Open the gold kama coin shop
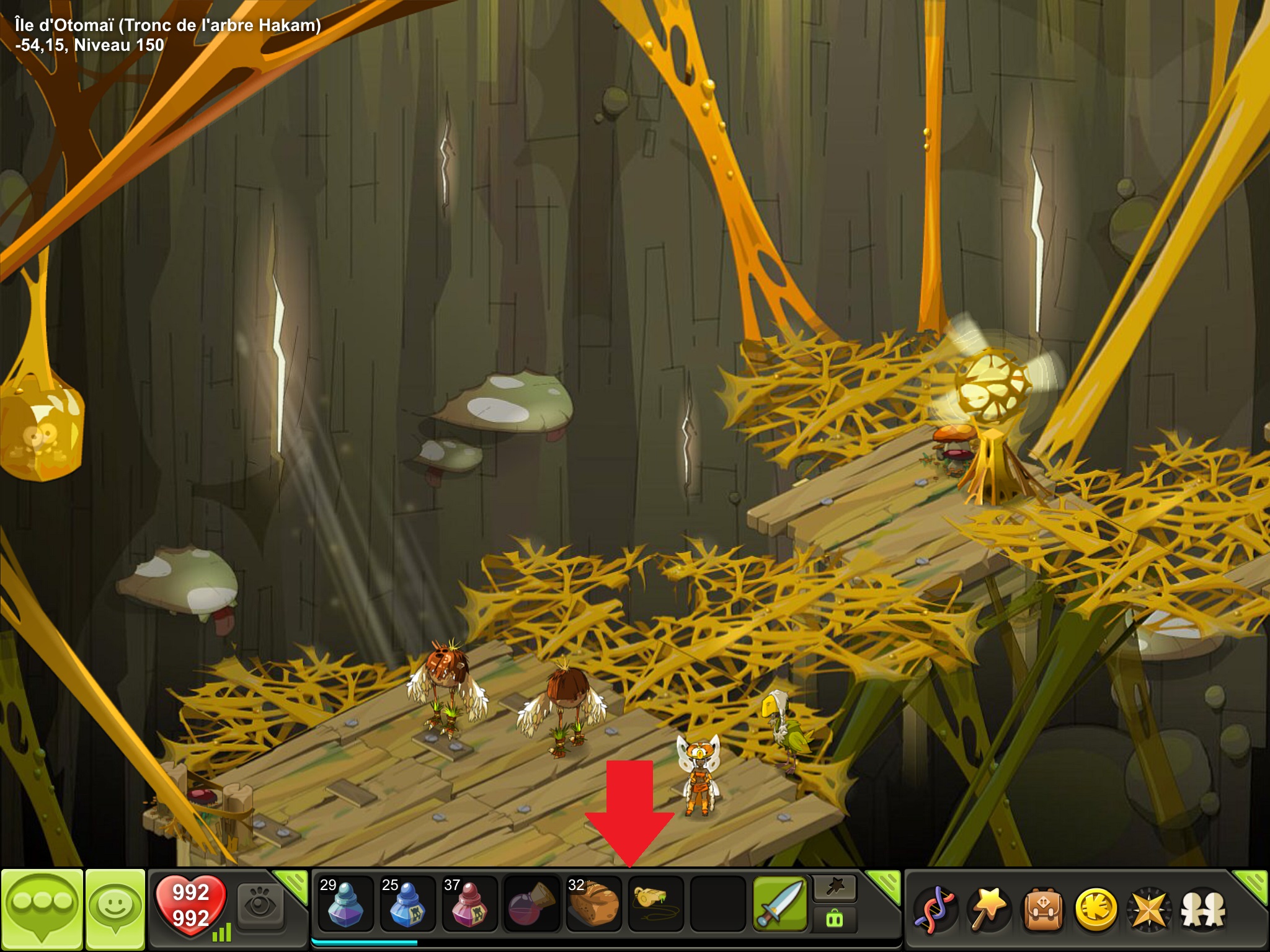This screenshot has height=952, width=1270. [1095, 910]
